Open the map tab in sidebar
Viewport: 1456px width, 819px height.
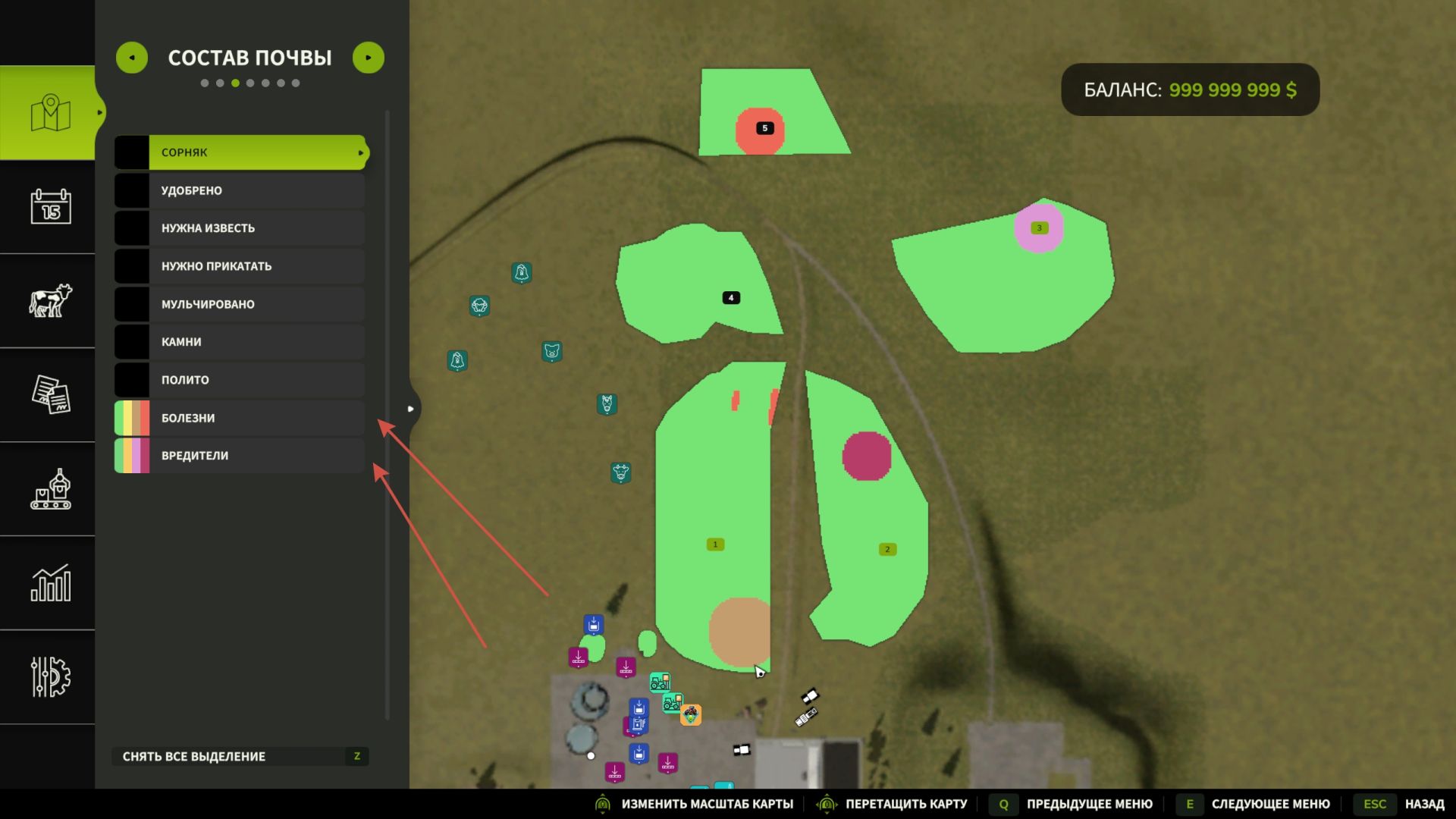tap(50, 113)
